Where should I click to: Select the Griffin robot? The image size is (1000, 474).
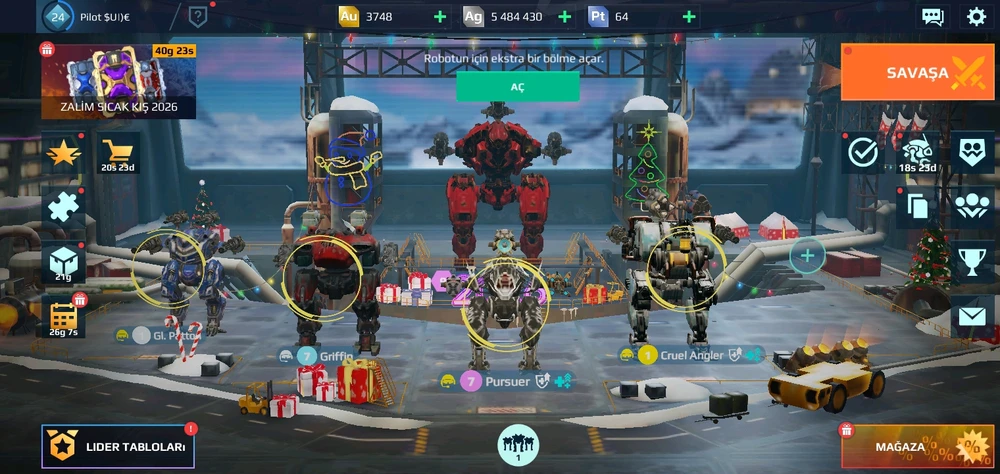(322, 280)
